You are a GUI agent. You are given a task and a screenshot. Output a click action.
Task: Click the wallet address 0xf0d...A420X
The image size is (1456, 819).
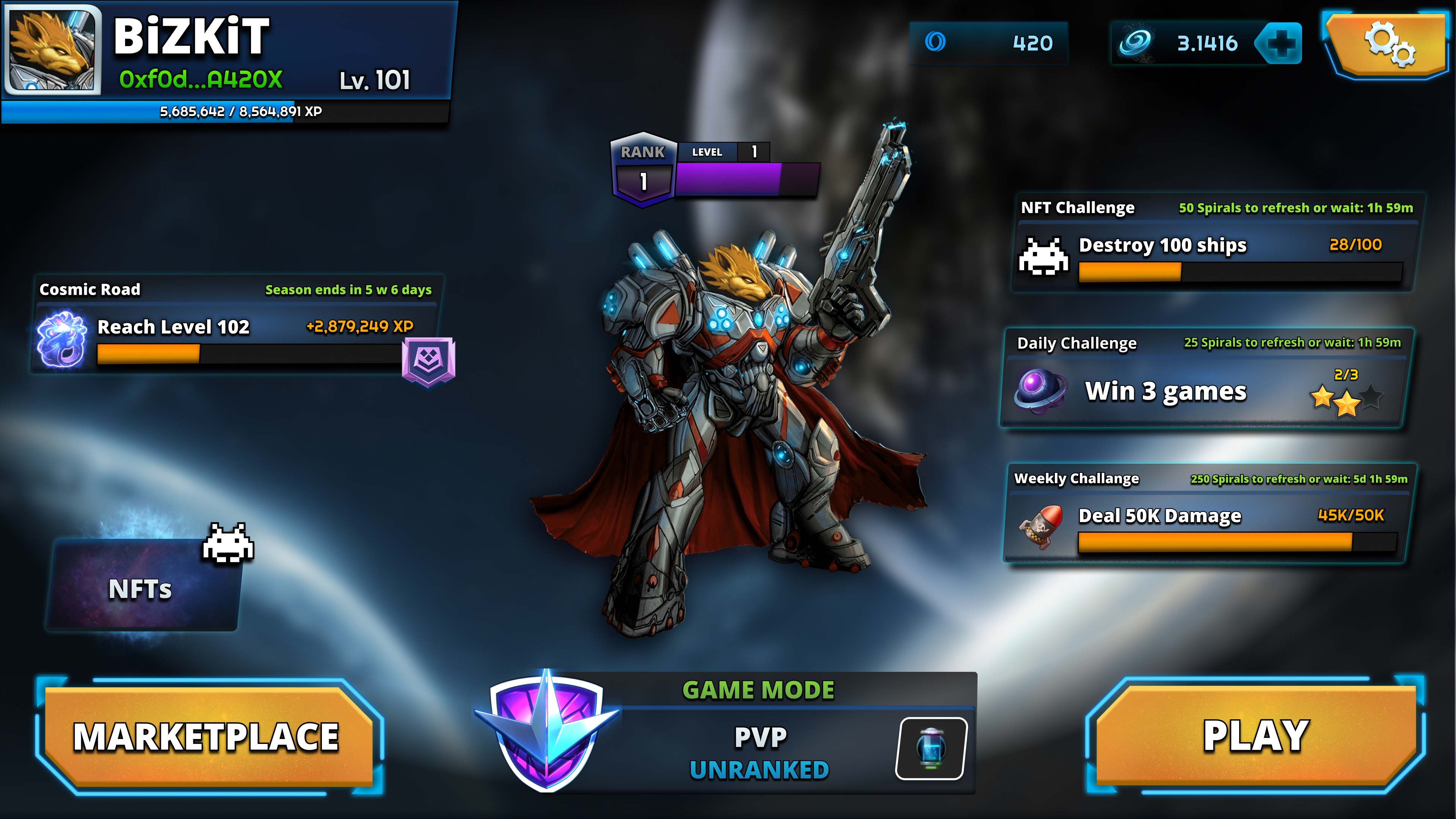coord(201,80)
